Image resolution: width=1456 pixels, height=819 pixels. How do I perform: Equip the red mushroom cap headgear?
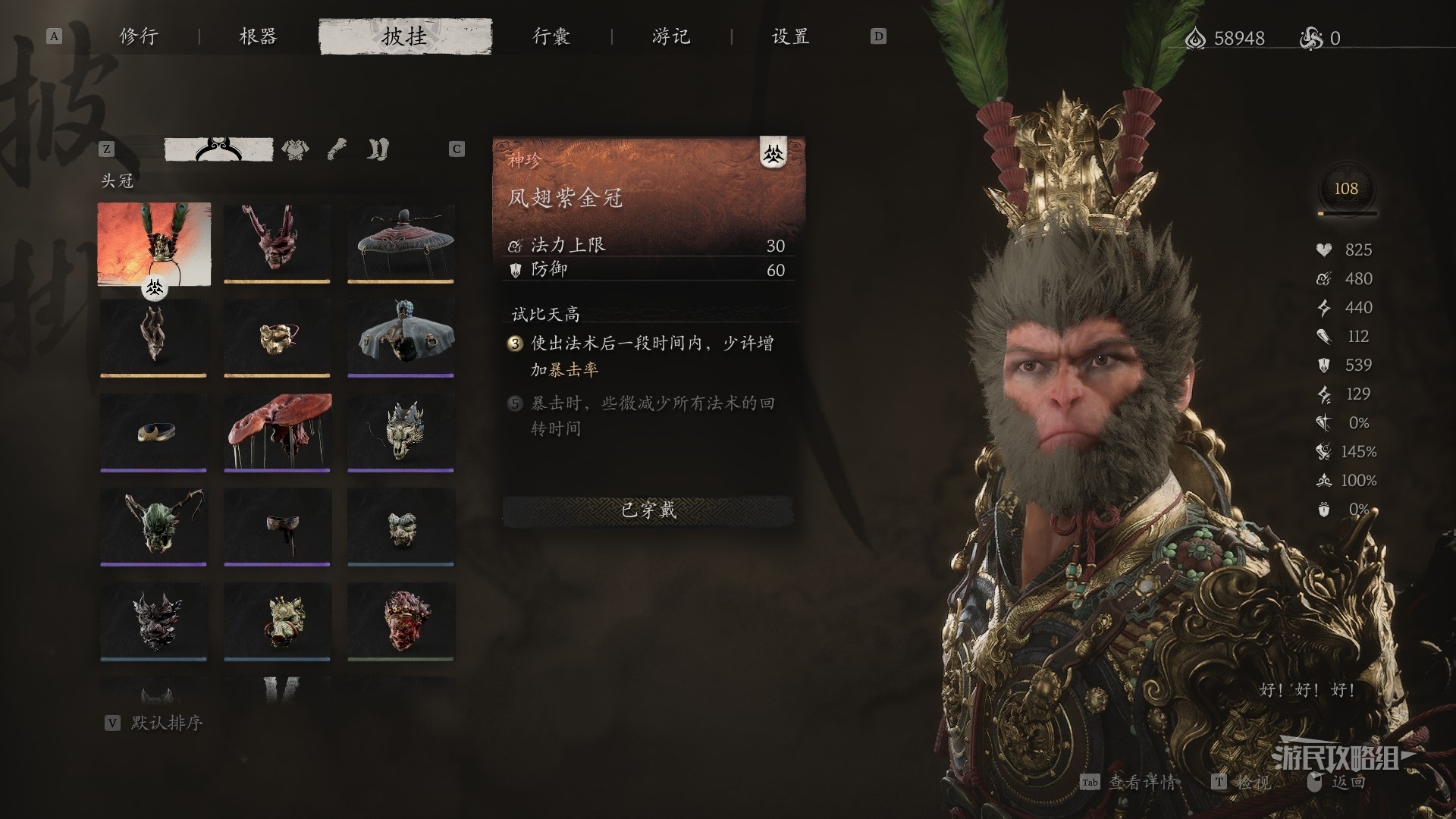pos(277,432)
